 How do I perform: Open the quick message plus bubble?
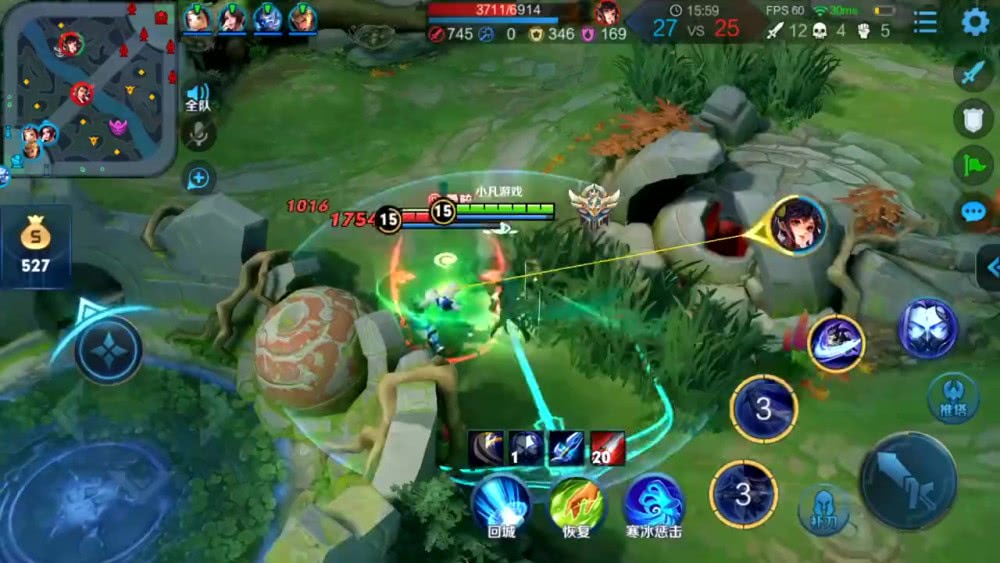(199, 179)
